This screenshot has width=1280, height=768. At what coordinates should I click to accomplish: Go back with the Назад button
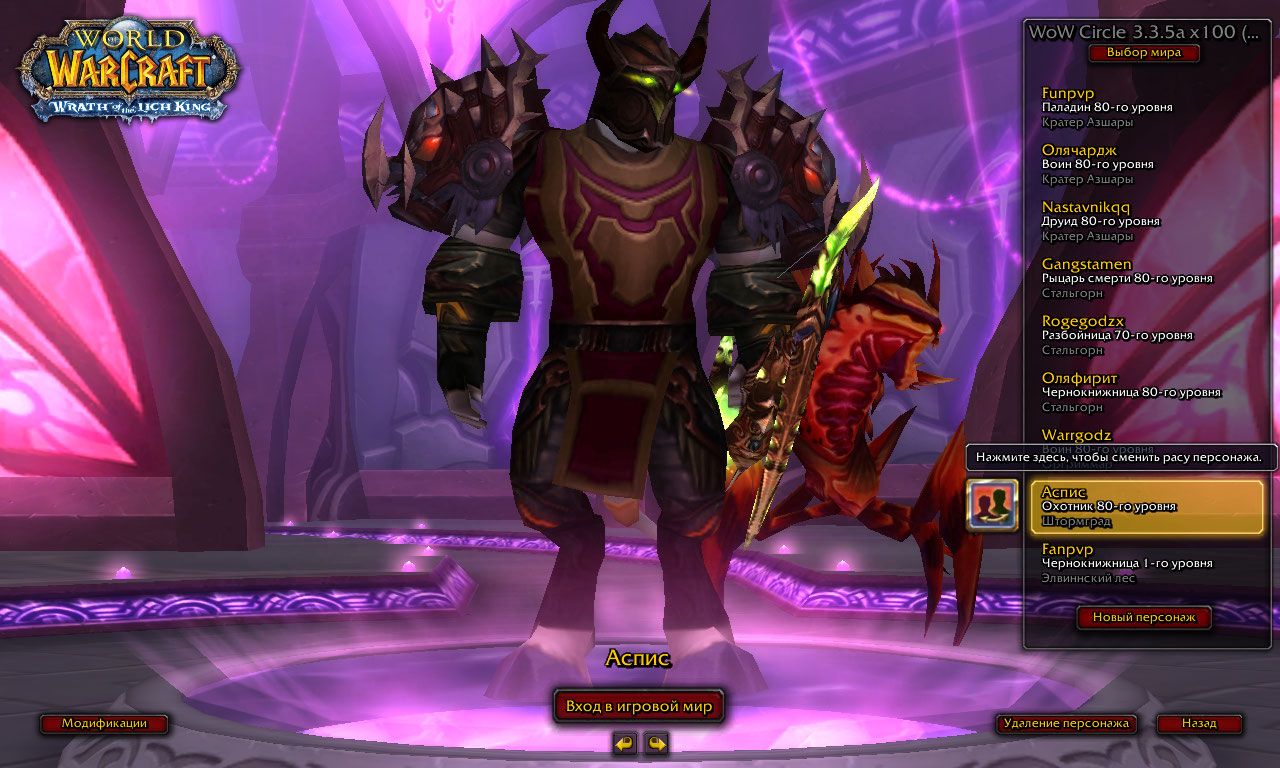coord(1199,723)
